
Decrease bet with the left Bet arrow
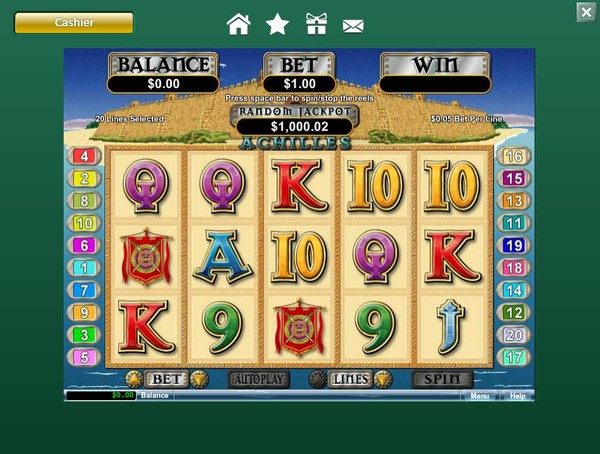click(x=133, y=380)
